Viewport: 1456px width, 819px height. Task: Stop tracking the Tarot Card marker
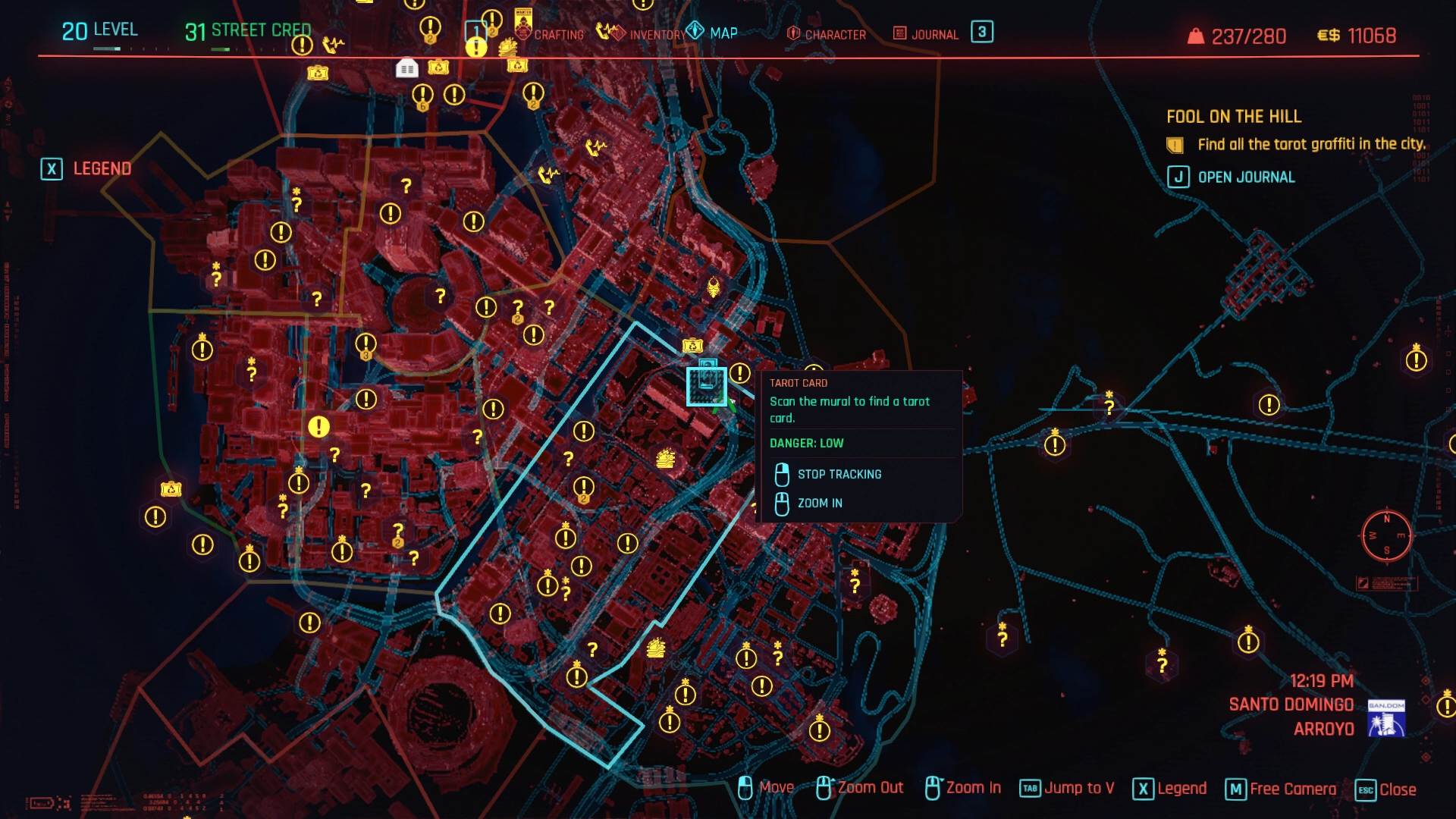[839, 475]
